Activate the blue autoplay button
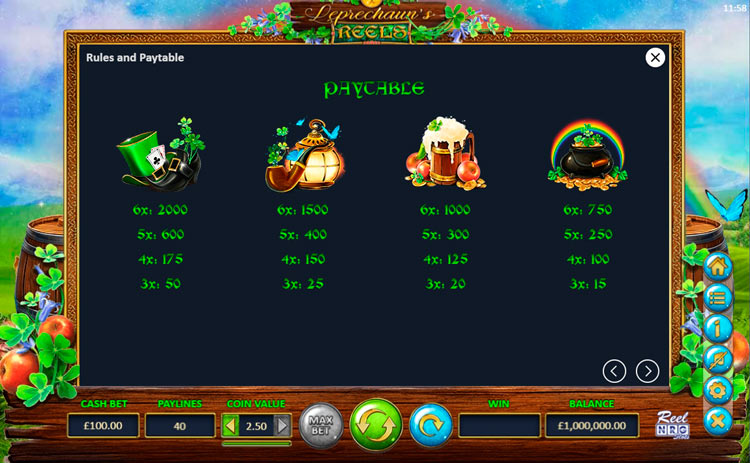 [x=431, y=425]
